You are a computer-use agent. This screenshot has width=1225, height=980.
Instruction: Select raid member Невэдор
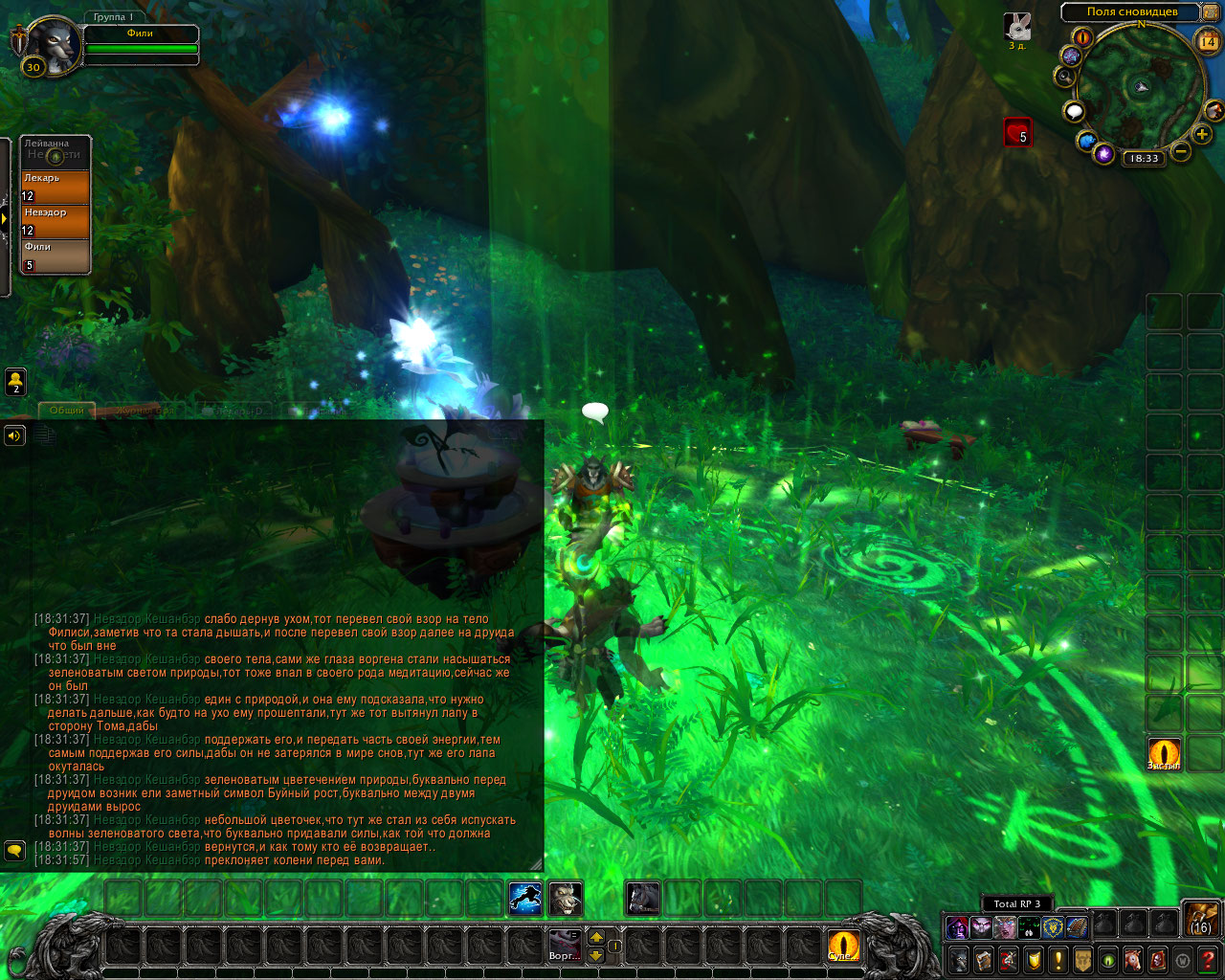click(56, 221)
